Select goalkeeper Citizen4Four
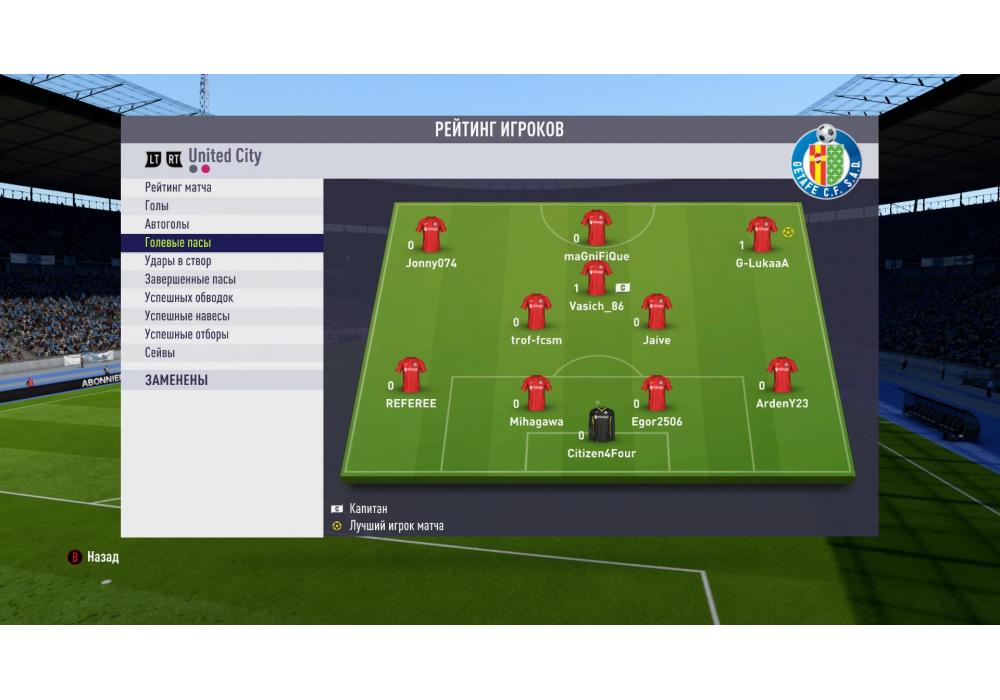The height and width of the screenshot is (700, 1000). tap(601, 426)
